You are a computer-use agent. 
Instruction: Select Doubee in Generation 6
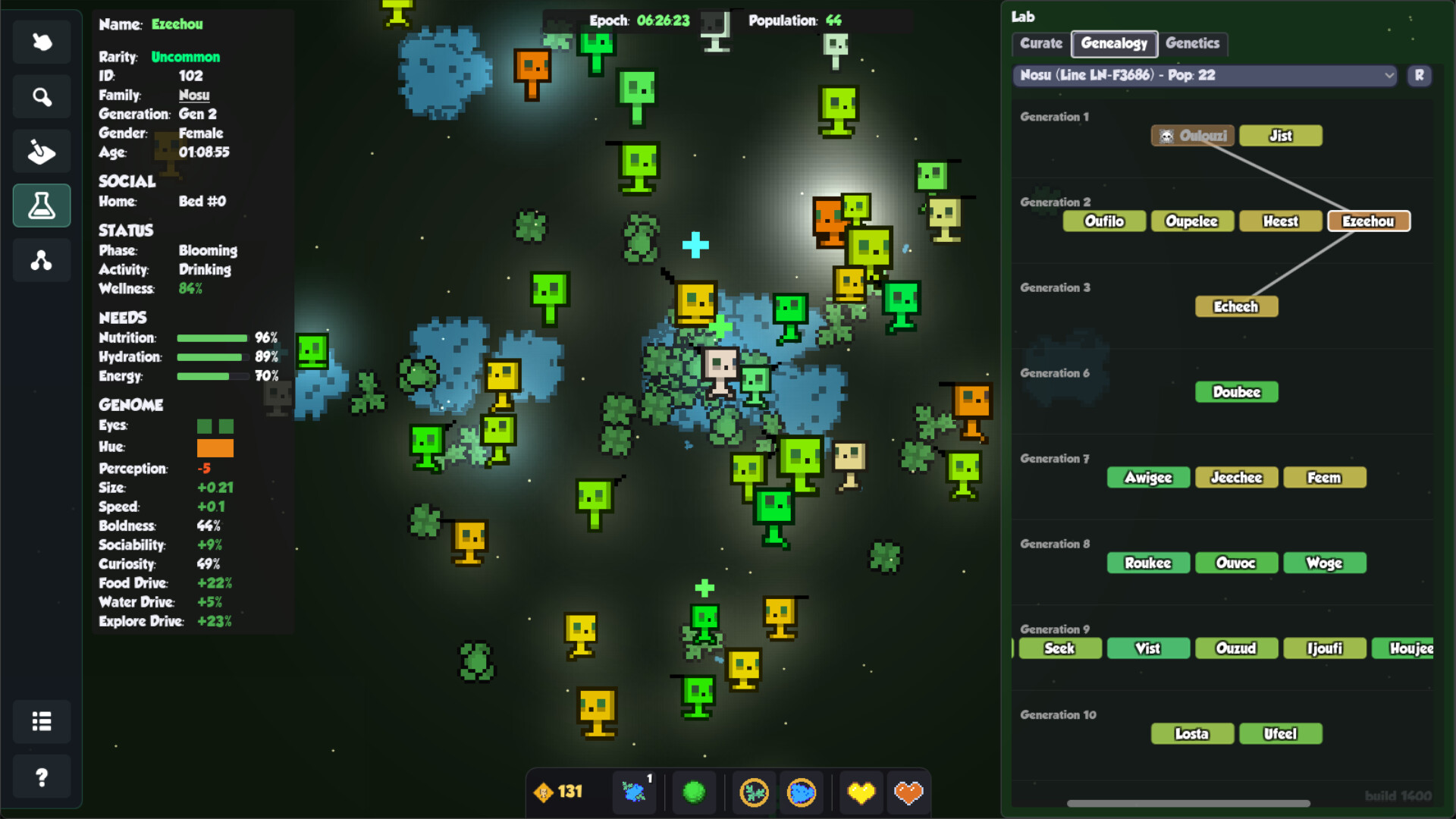pos(1236,392)
